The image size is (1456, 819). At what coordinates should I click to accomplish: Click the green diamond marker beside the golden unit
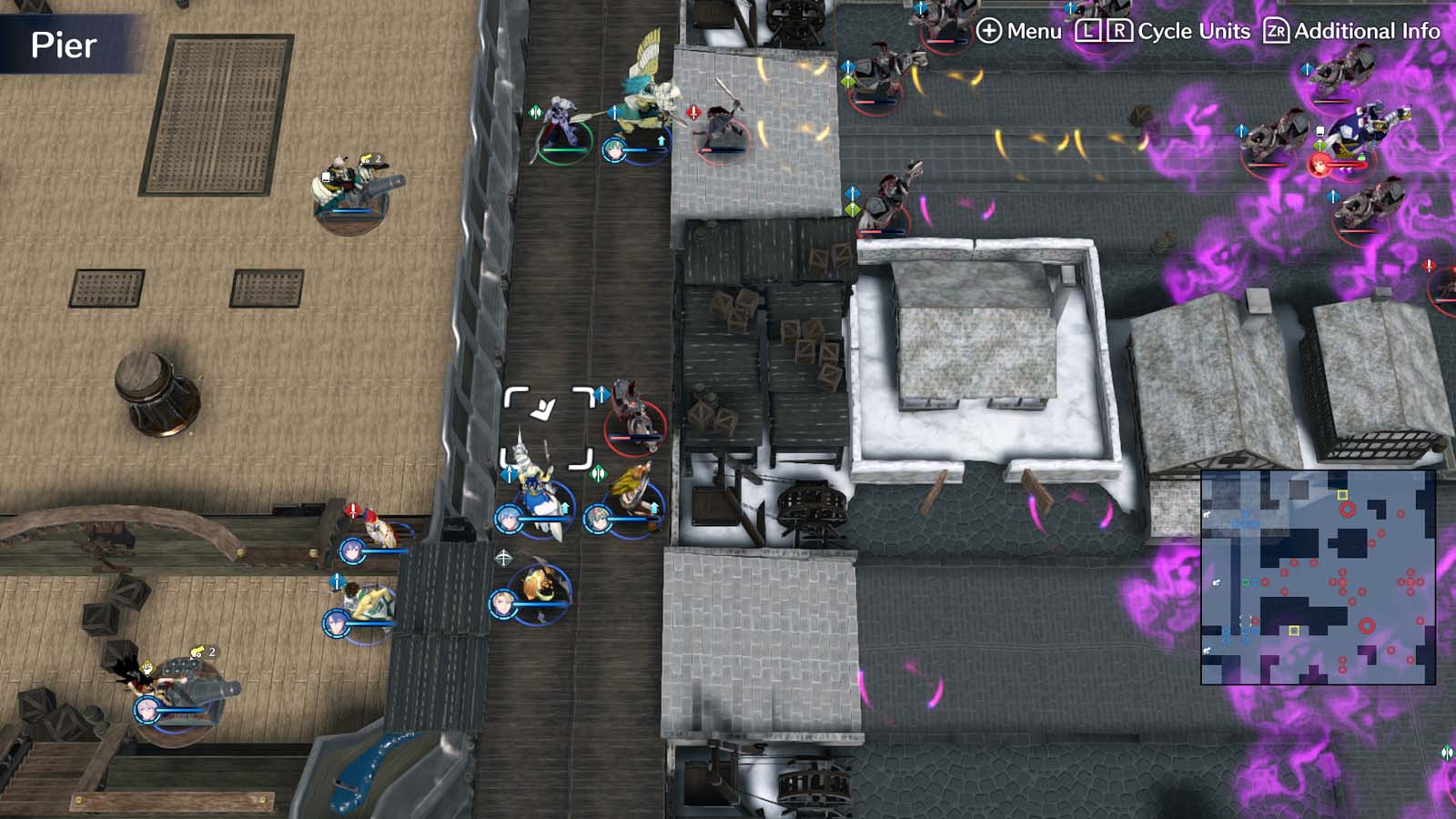click(x=598, y=473)
